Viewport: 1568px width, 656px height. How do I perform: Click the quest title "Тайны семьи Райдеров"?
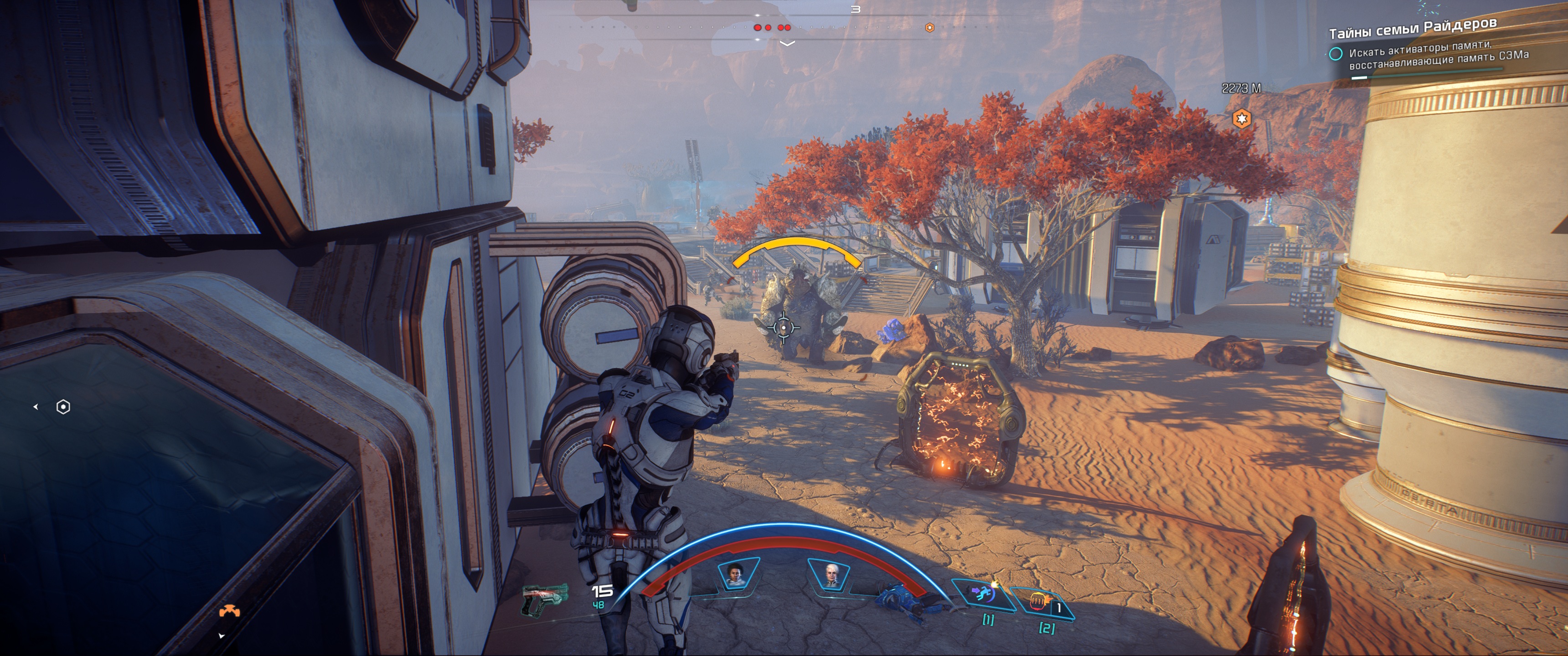(1412, 28)
